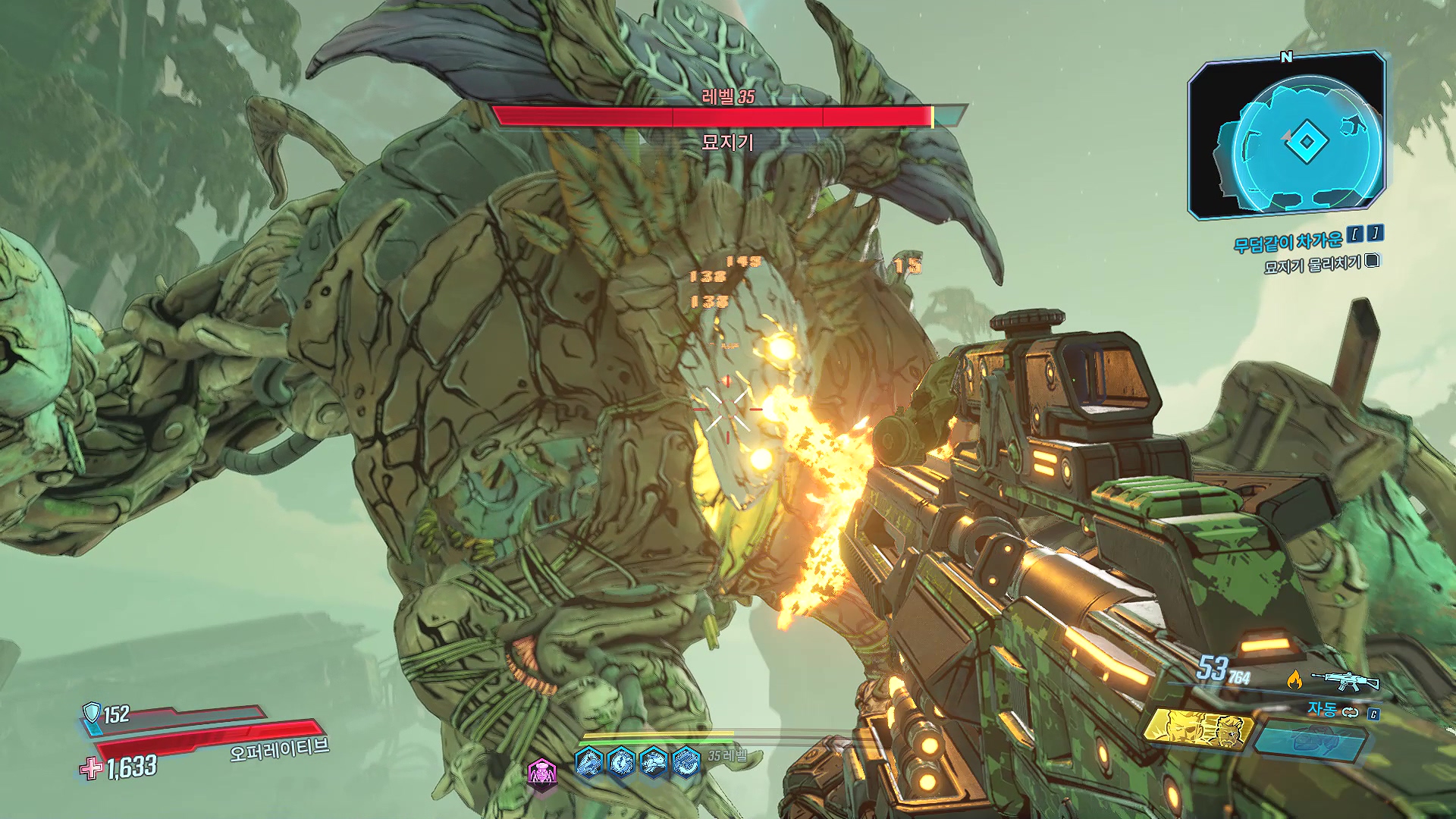Click the pink health cross icon
Image resolution: width=1456 pixels, height=819 pixels.
(x=91, y=768)
